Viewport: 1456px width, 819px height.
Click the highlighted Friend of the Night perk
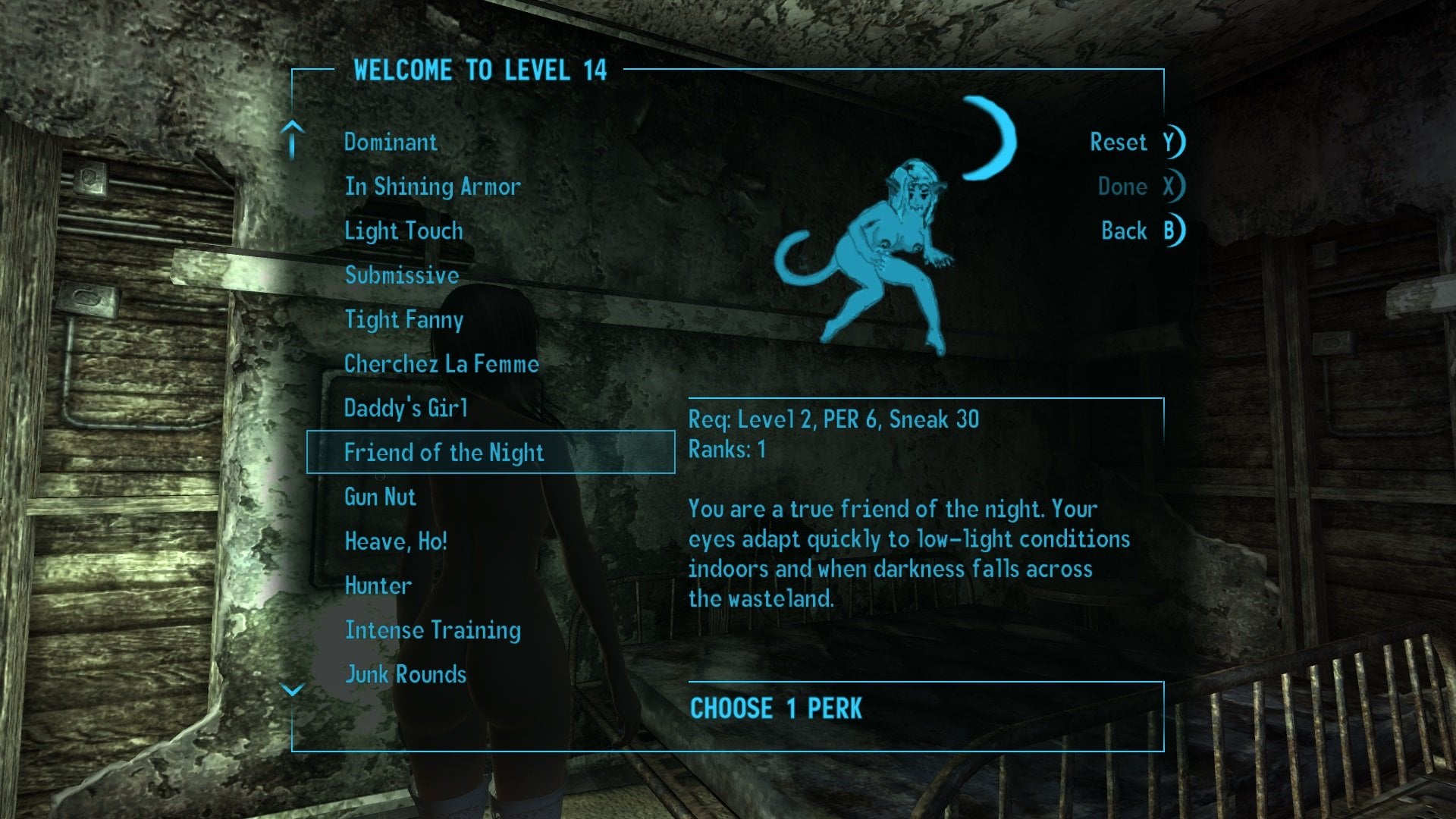tap(444, 453)
